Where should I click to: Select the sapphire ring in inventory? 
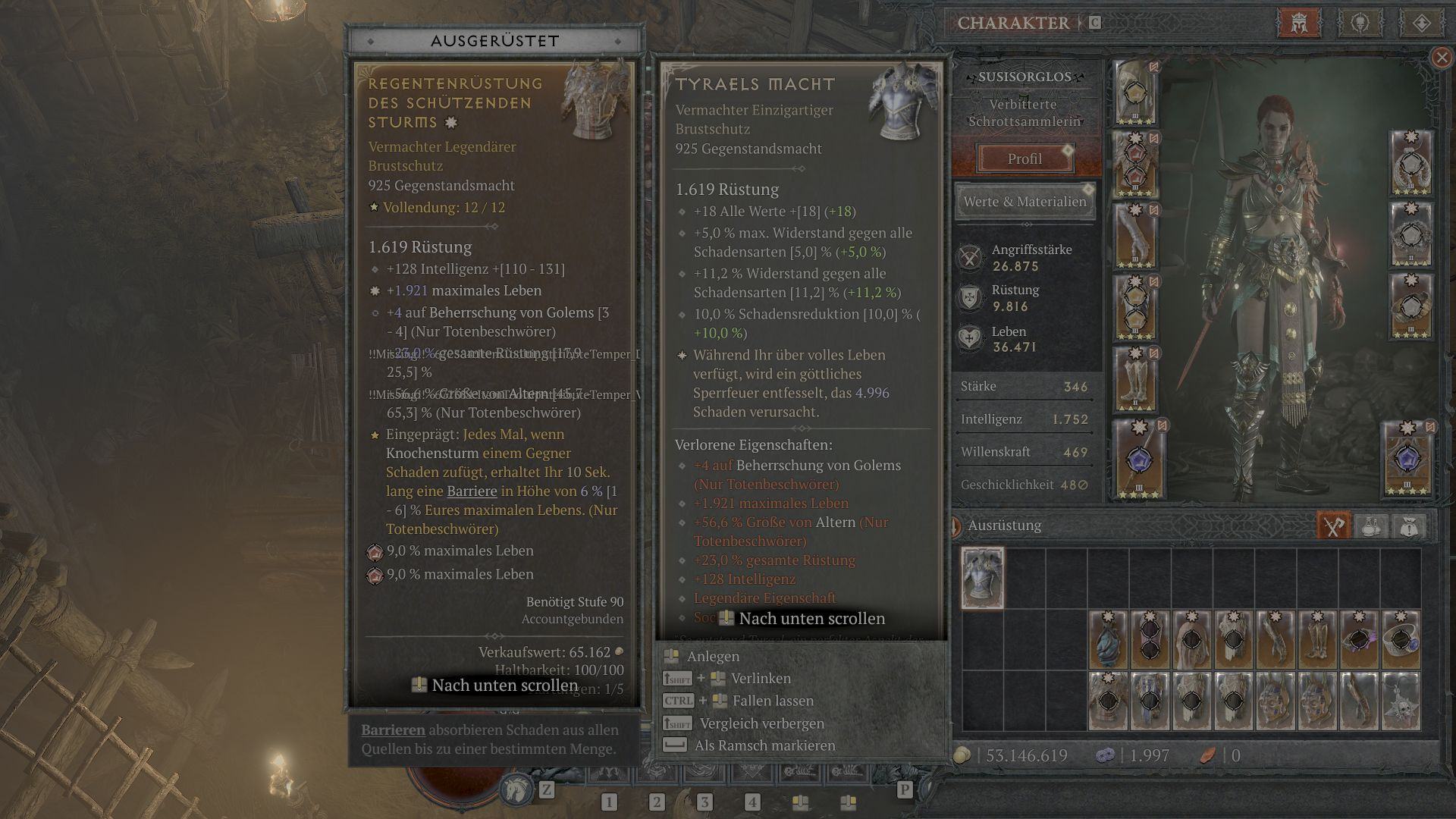1400,640
